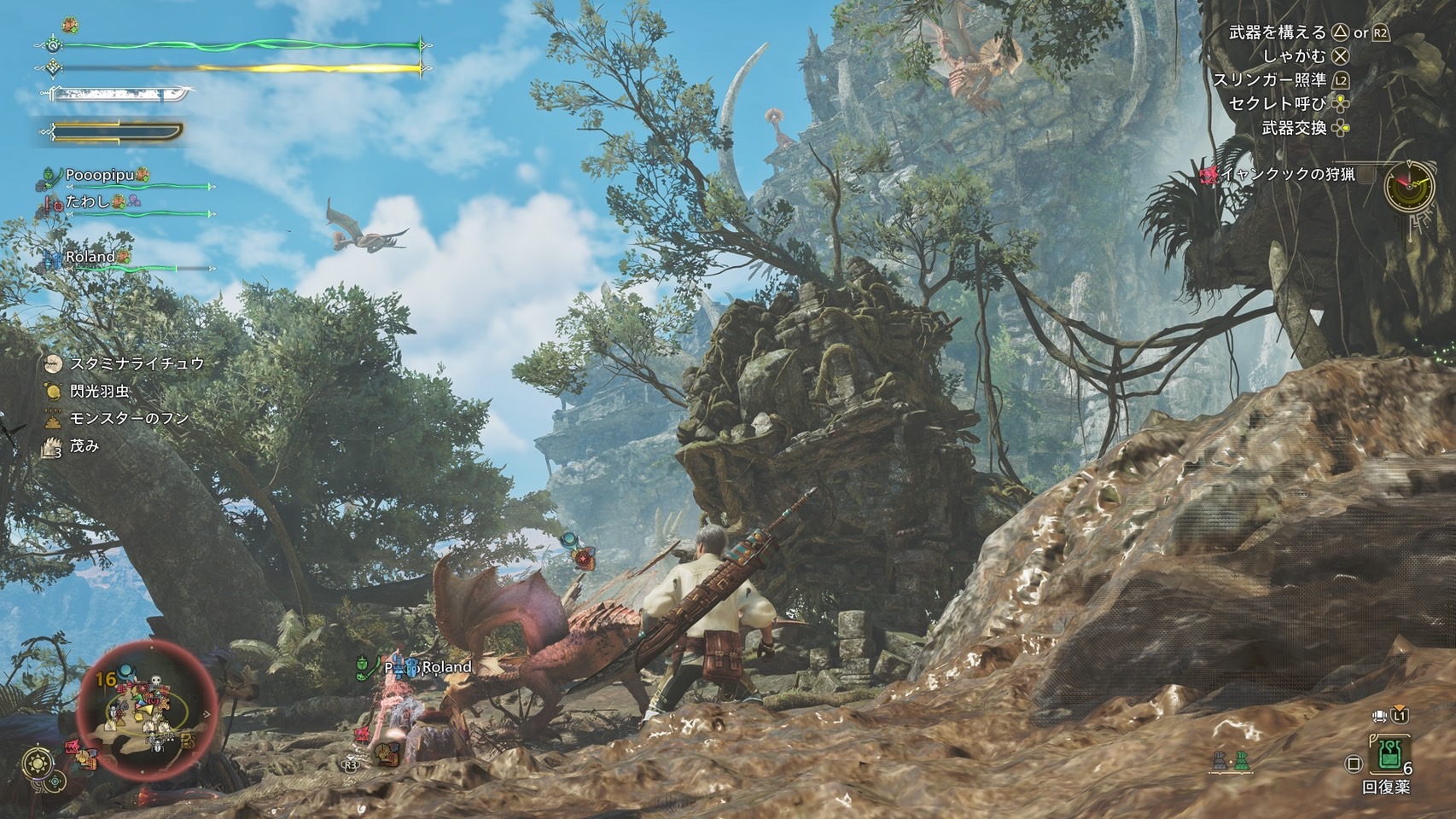Choose スタミナライチュウ in the nearby list
This screenshot has height=819, width=1456.
137,363
